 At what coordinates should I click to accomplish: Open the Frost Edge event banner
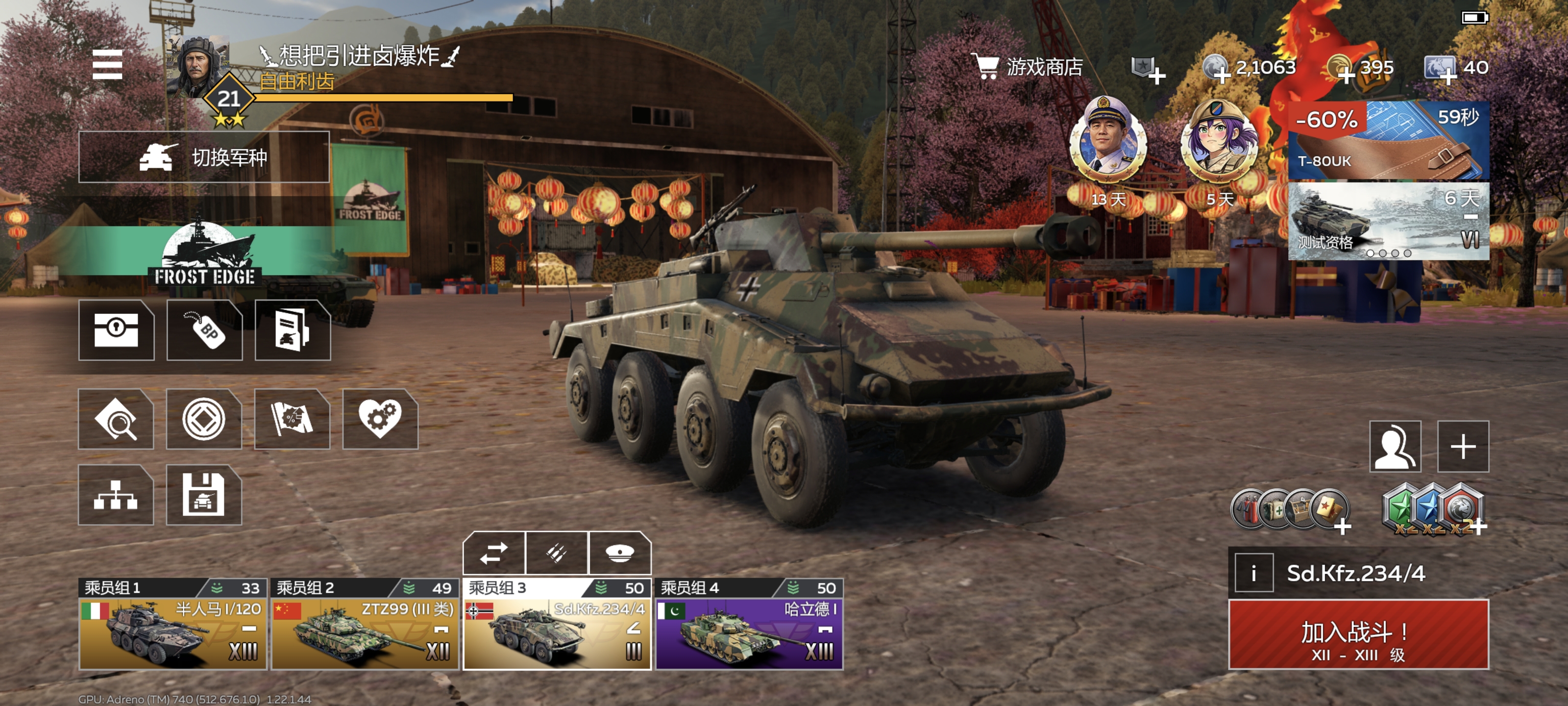click(204, 256)
